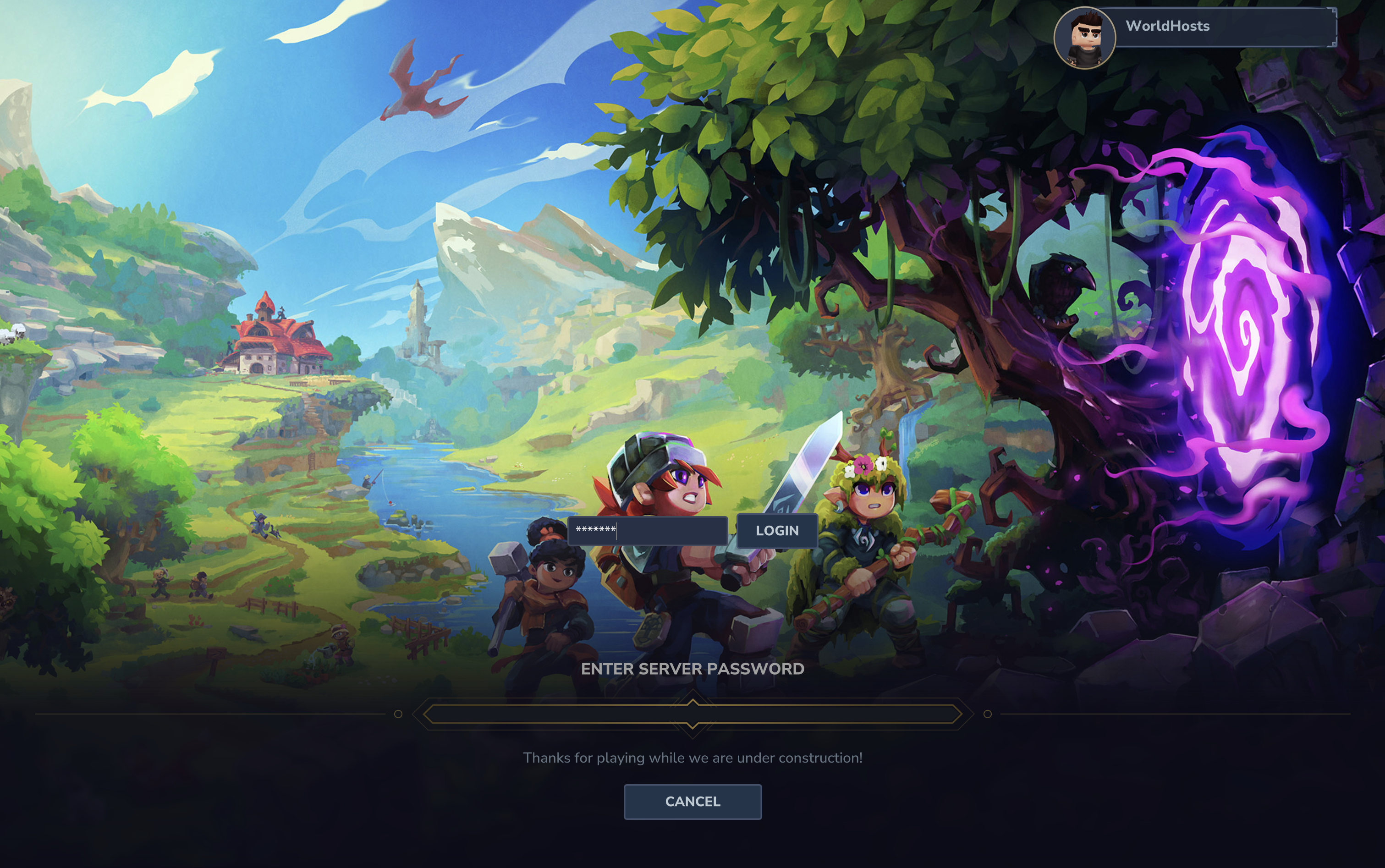The height and width of the screenshot is (868, 1385).
Task: Select the WorldHosts avatar portrait
Action: pyautogui.click(x=1084, y=38)
